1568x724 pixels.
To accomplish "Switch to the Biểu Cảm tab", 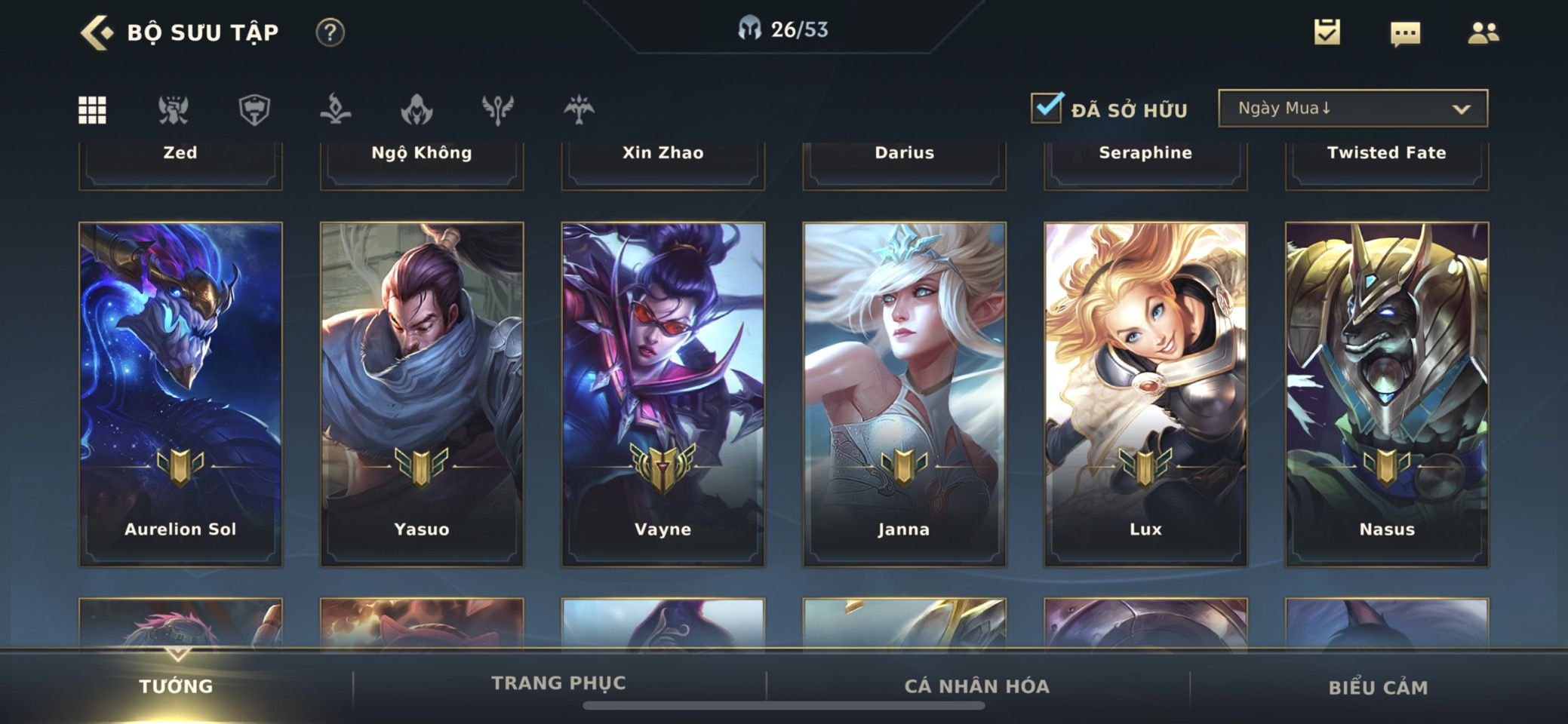I will tap(1378, 687).
